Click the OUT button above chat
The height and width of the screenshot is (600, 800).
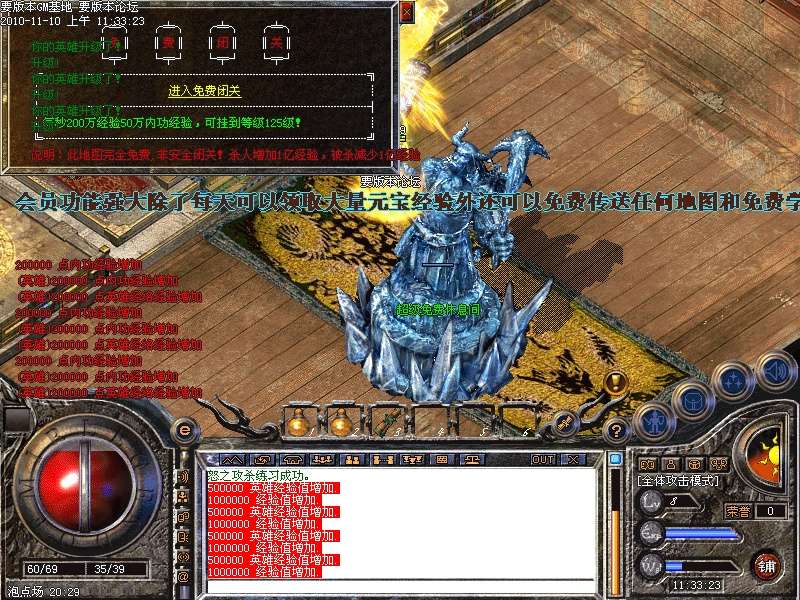543,459
